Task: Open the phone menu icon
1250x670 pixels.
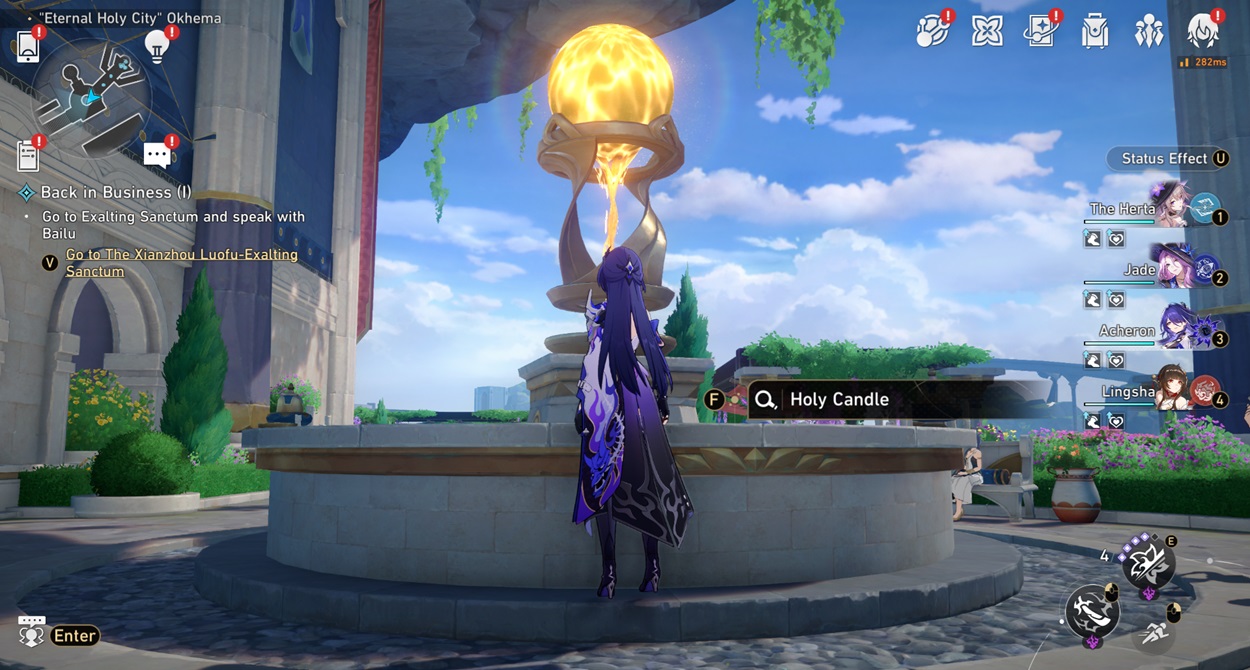Action: 27,46
